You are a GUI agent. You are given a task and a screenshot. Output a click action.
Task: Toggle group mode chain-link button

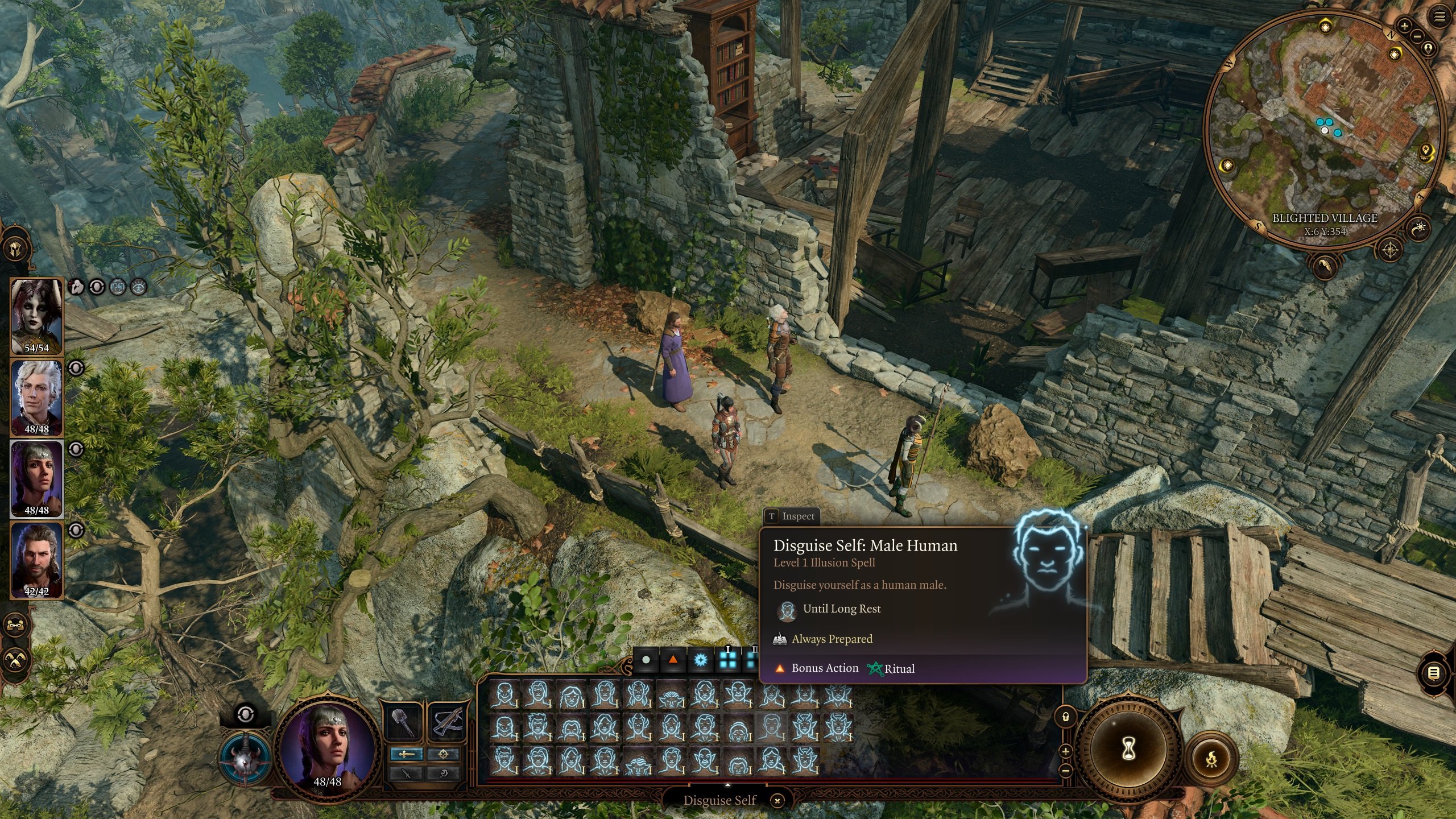point(15,624)
